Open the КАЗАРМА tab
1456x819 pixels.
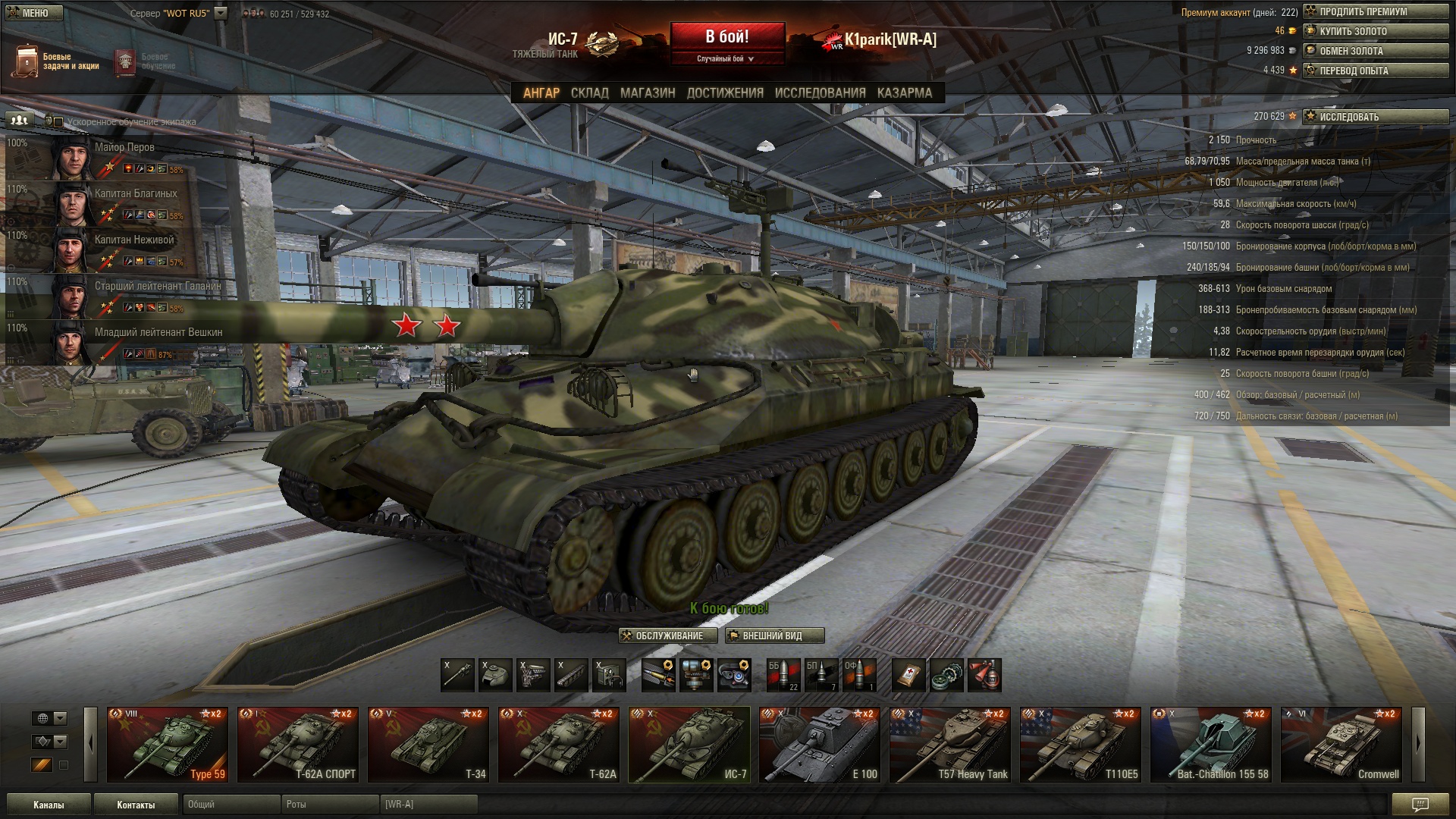[x=904, y=93]
